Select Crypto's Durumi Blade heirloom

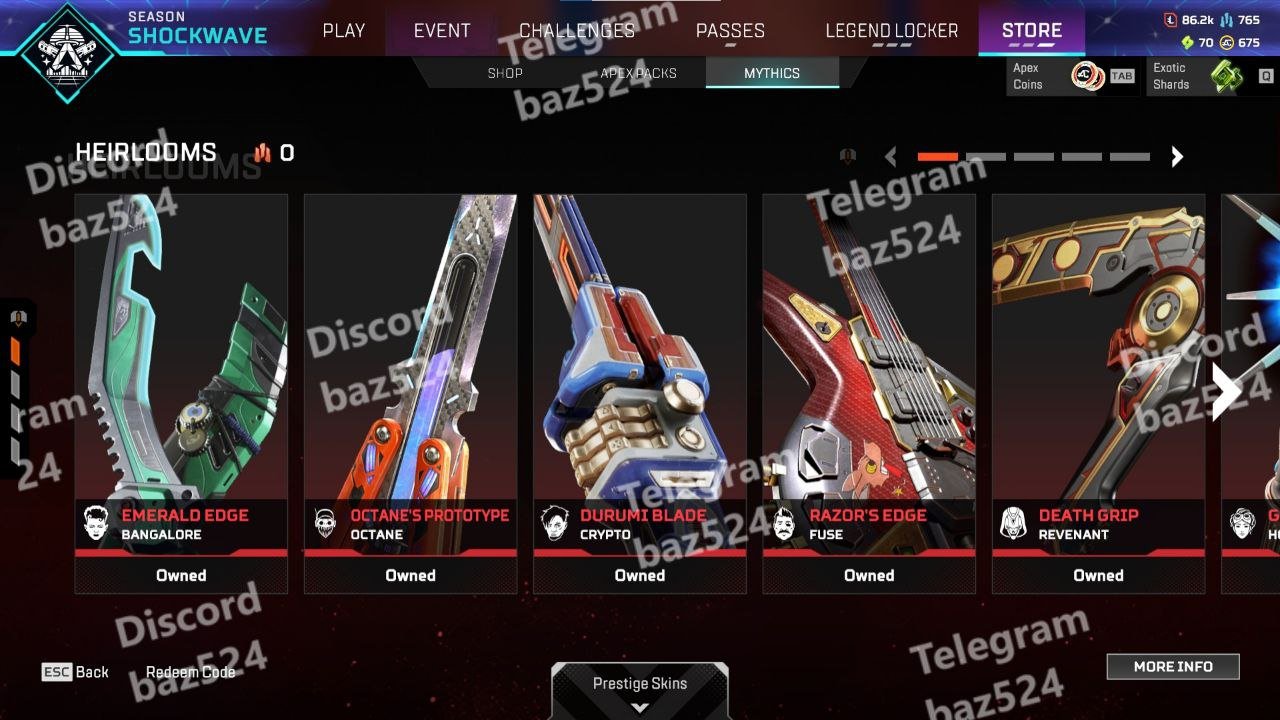point(640,393)
